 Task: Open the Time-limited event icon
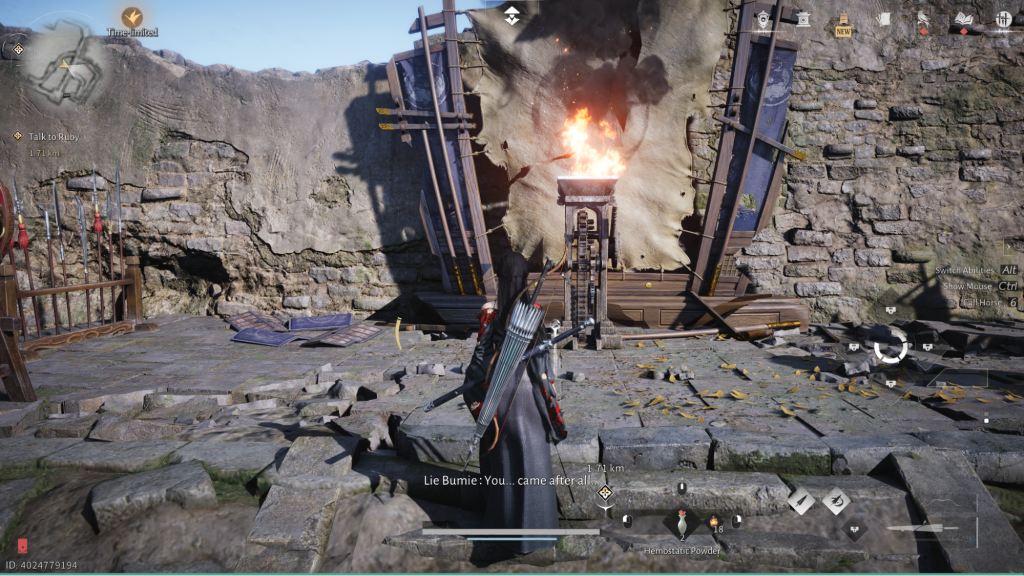[x=132, y=17]
